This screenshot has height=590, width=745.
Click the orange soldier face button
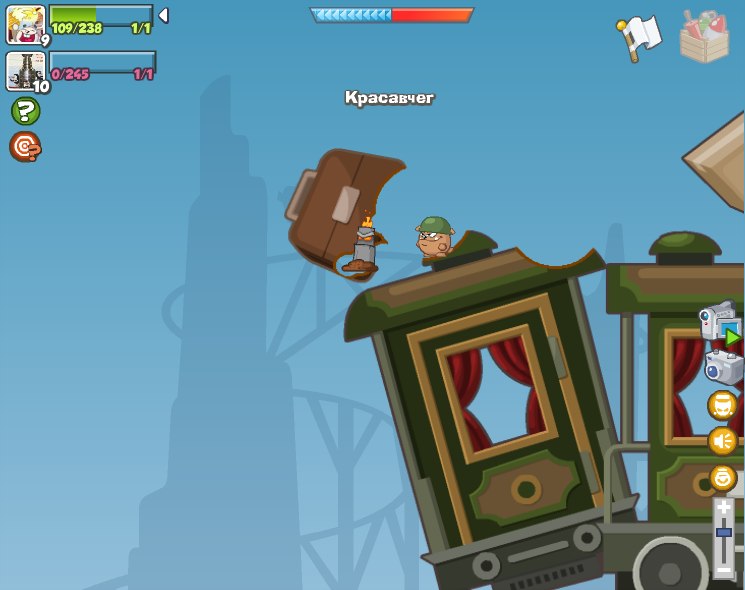click(x=722, y=405)
